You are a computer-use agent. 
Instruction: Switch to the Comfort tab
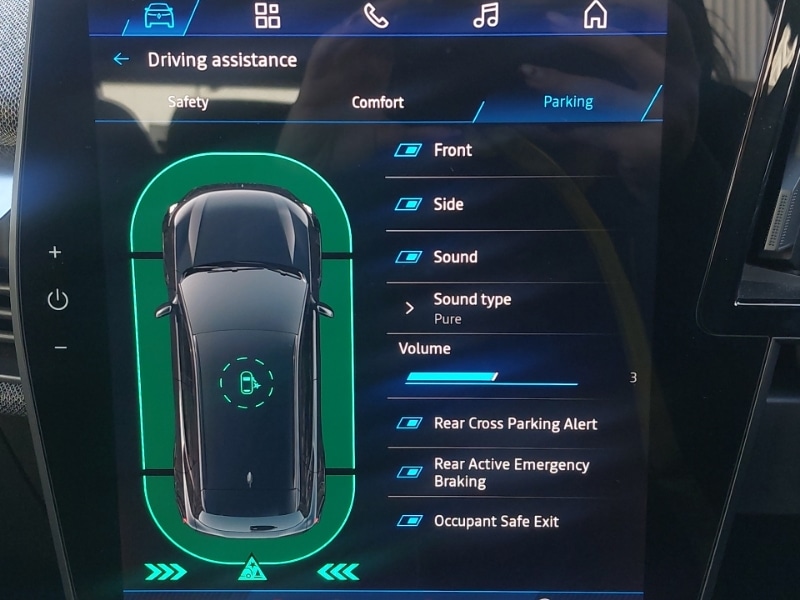click(377, 102)
